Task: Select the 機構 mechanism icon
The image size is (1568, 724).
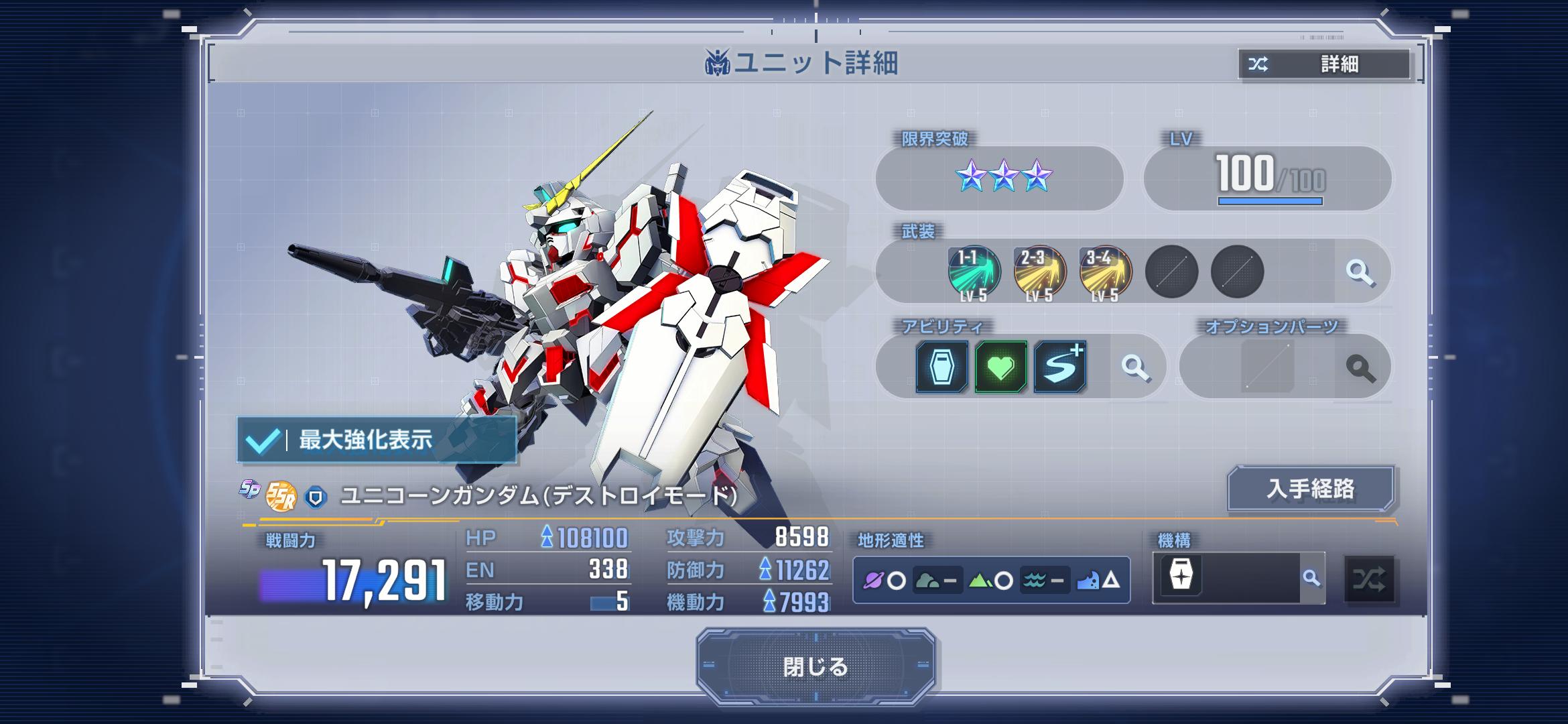Action: pyautogui.click(x=1181, y=576)
